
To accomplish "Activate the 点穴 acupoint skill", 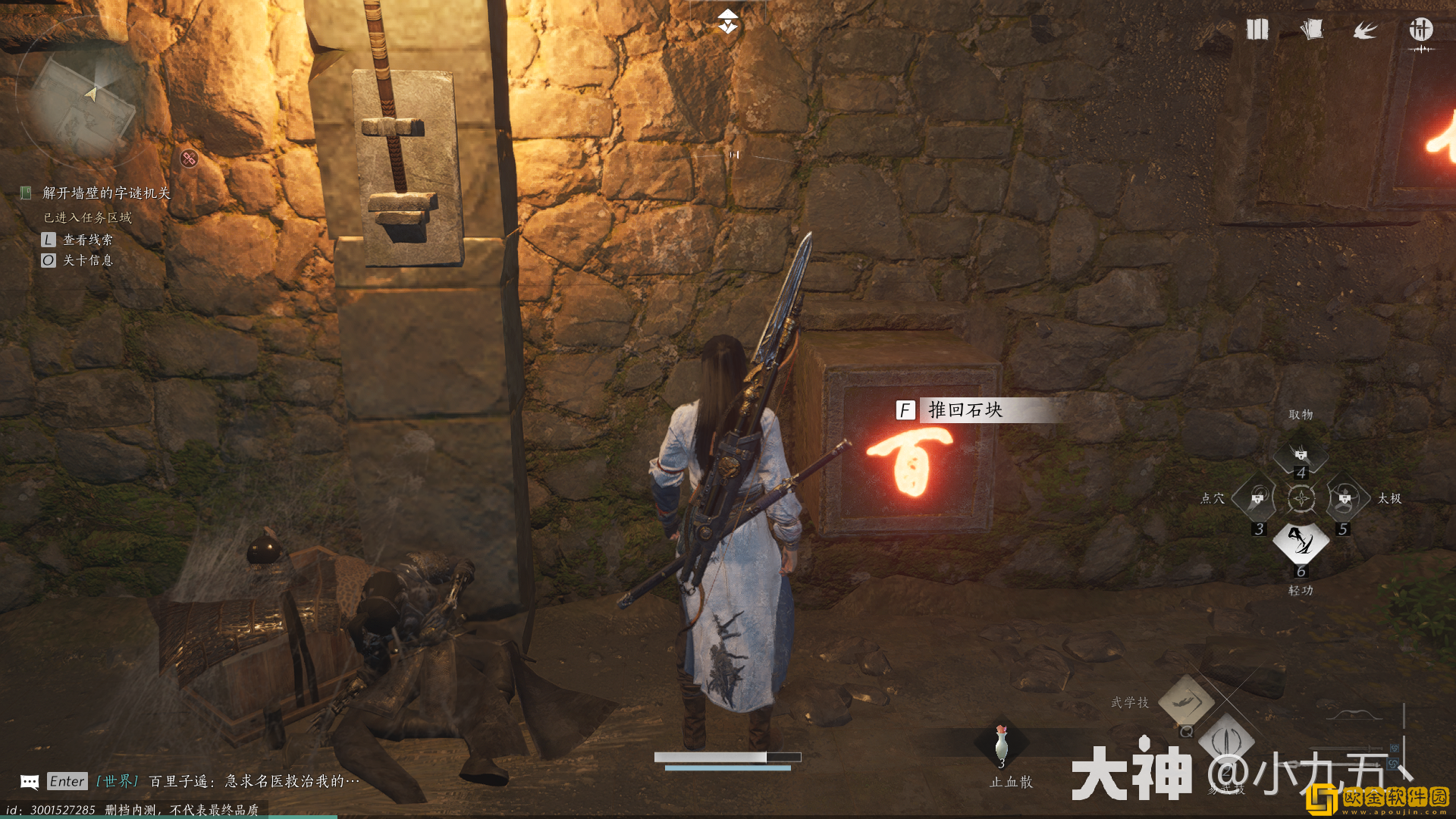I will [1257, 498].
